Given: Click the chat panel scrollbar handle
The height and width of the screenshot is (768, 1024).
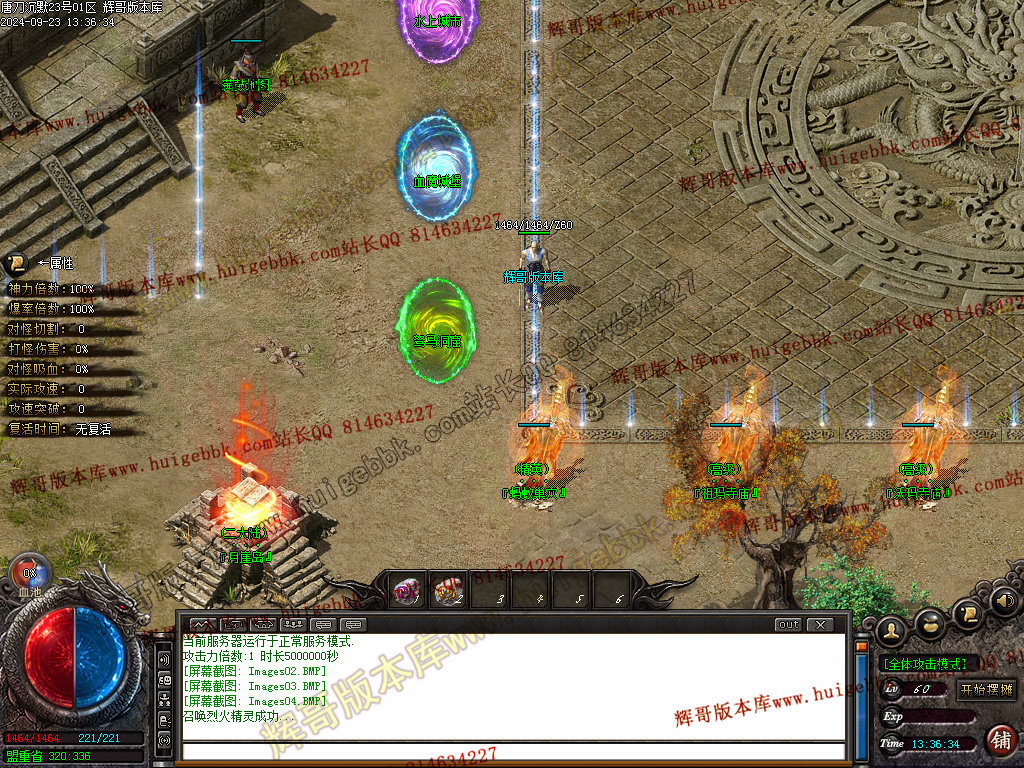Looking at the screenshot, I should [861, 648].
